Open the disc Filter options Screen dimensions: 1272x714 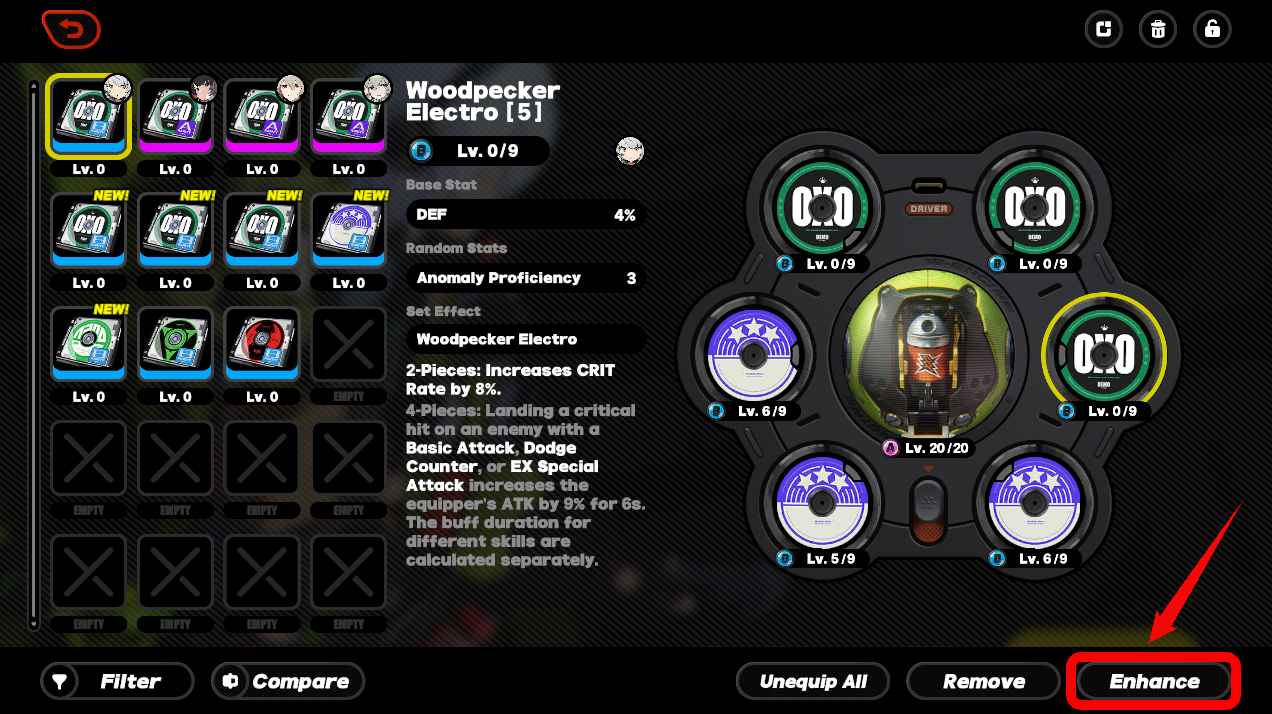pyautogui.click(x=117, y=682)
